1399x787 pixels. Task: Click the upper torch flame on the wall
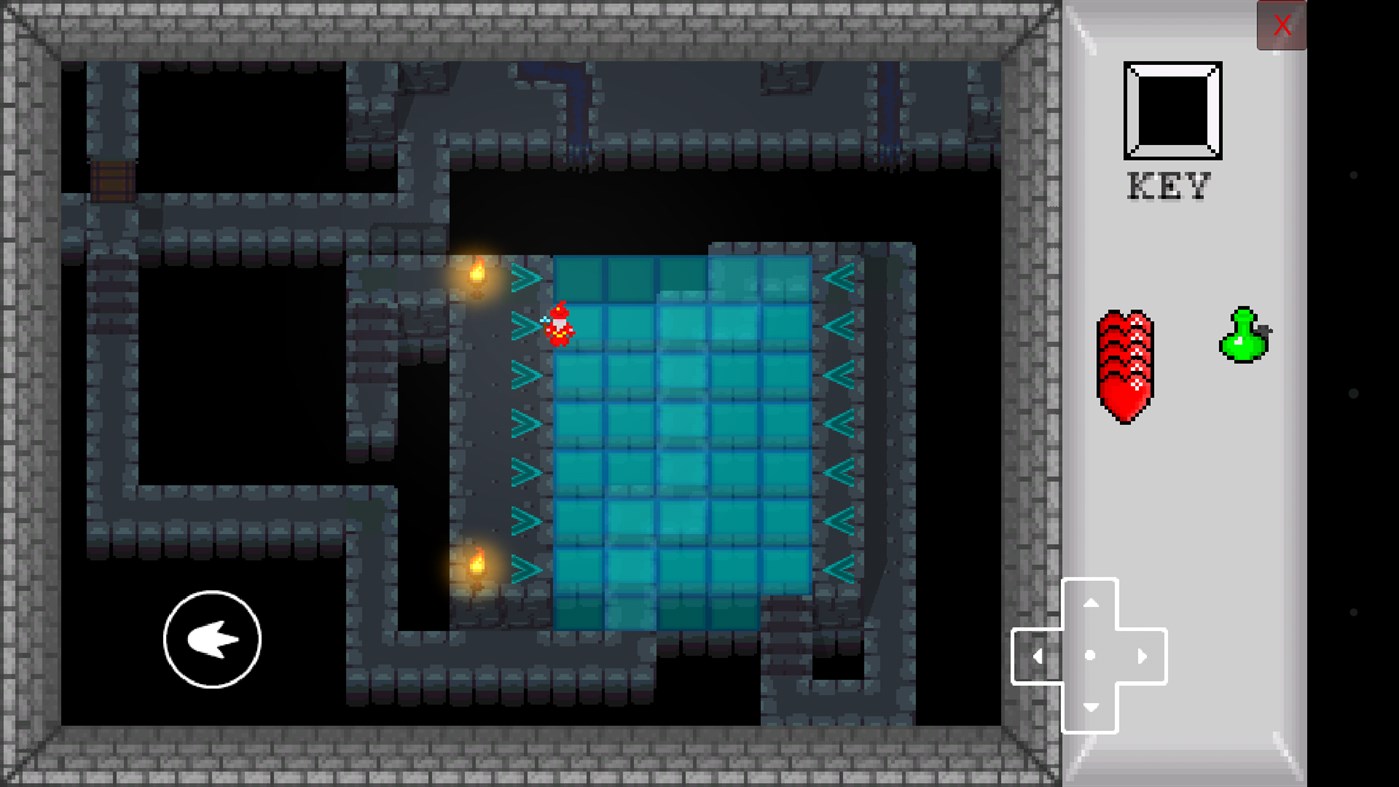click(477, 272)
